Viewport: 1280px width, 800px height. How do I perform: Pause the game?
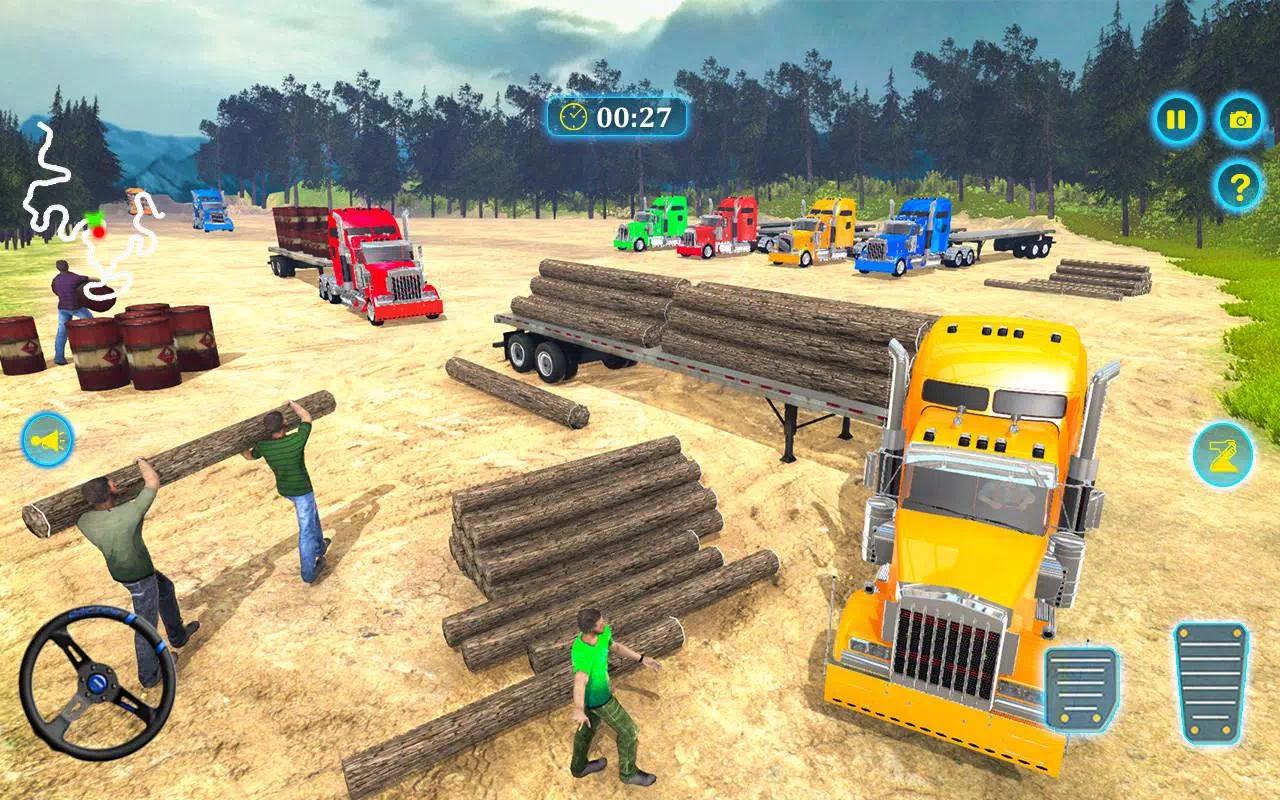coord(1177,121)
